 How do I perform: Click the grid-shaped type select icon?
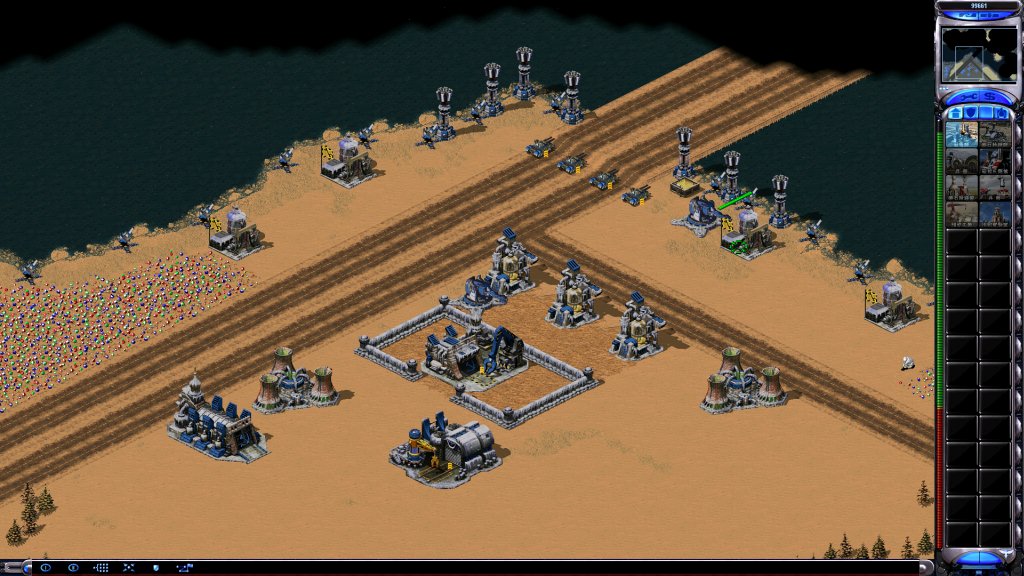pos(101,568)
